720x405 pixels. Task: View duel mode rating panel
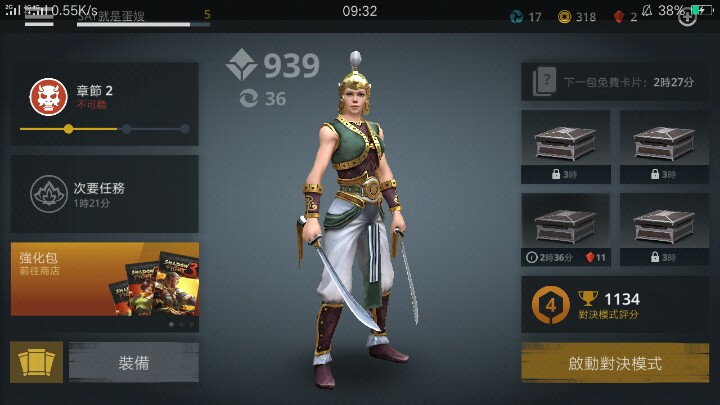click(614, 305)
